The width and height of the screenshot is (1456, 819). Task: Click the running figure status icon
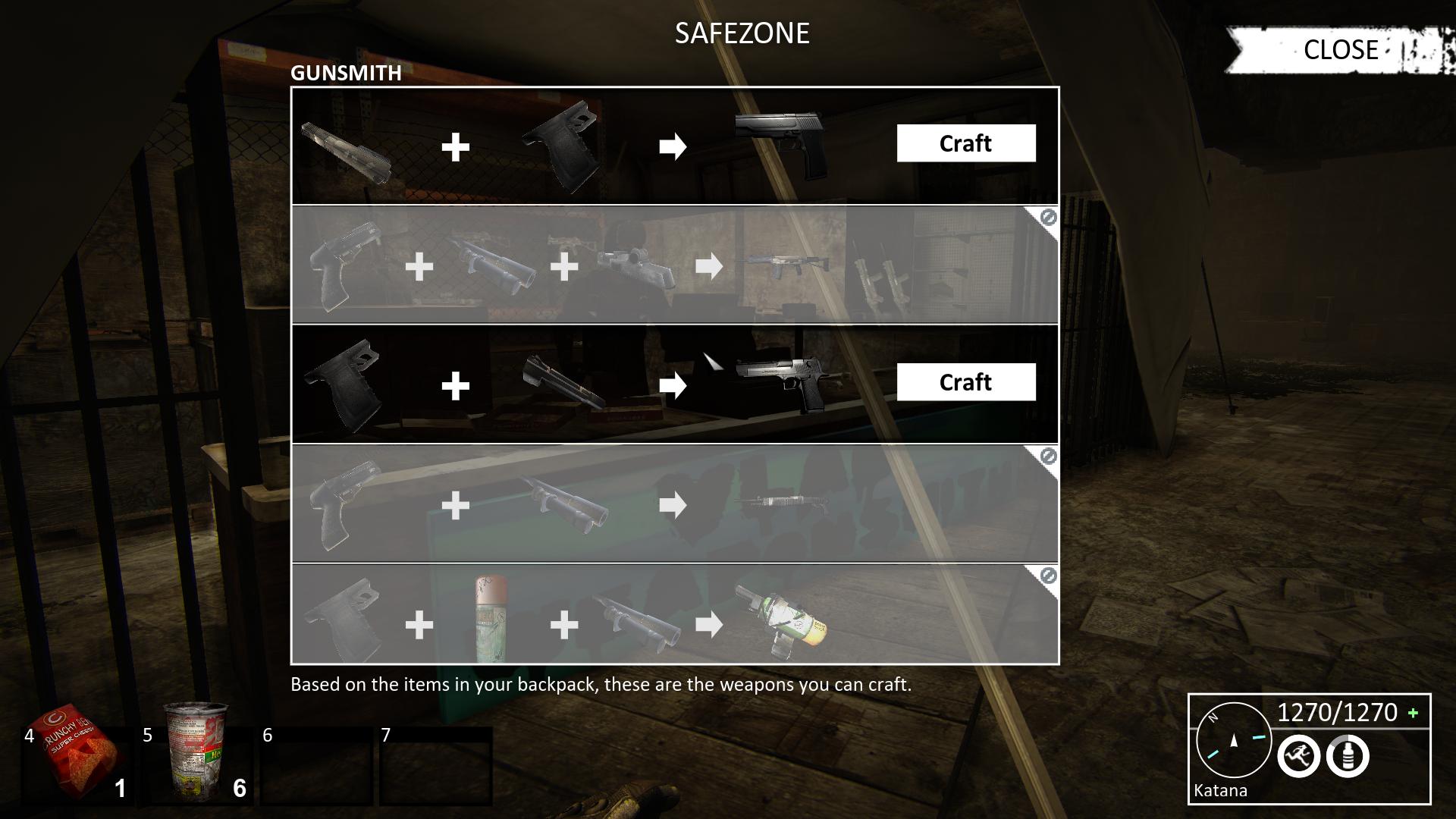click(x=1298, y=756)
